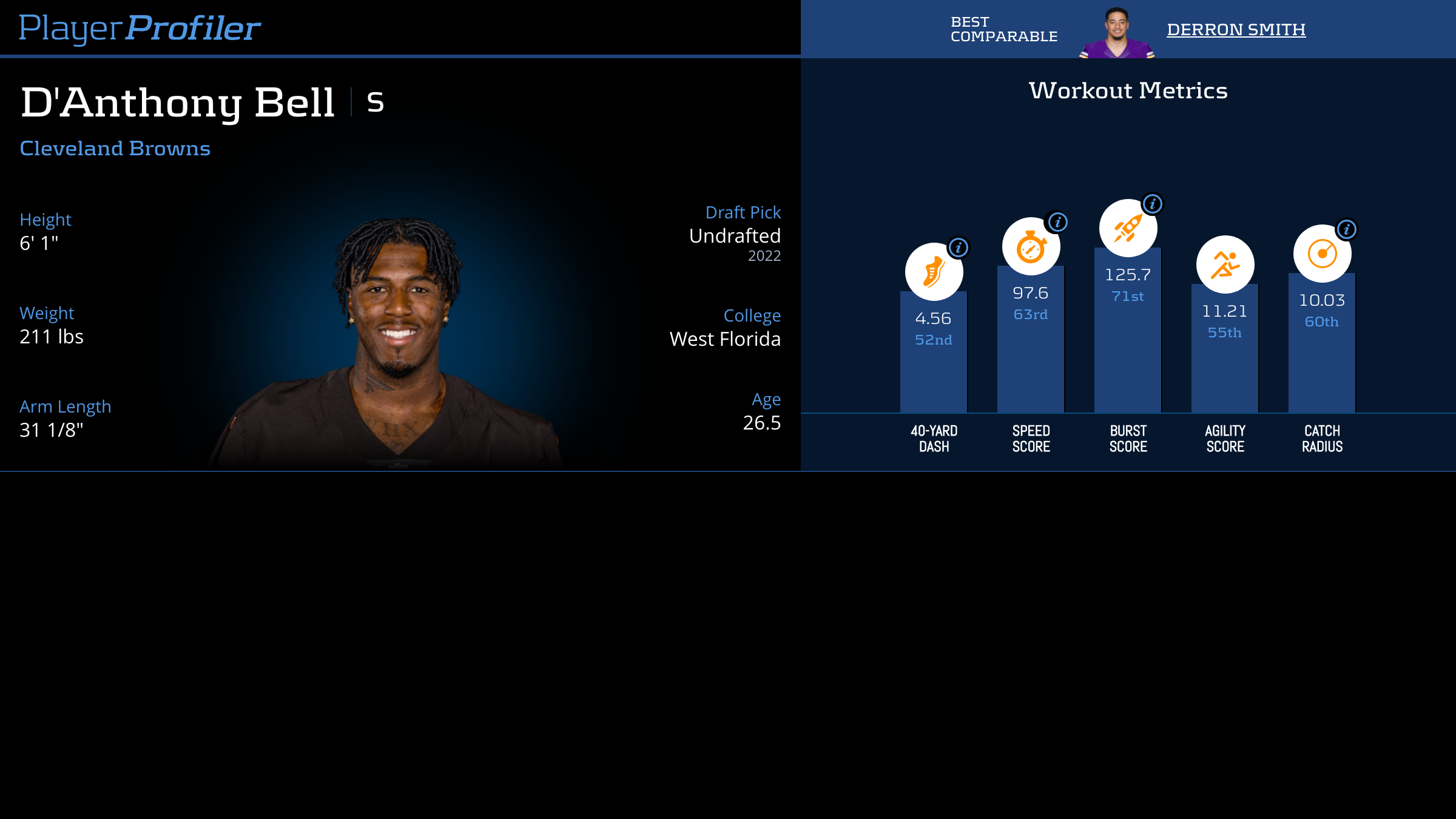Click the rocket Burst Score icon

click(x=1127, y=227)
